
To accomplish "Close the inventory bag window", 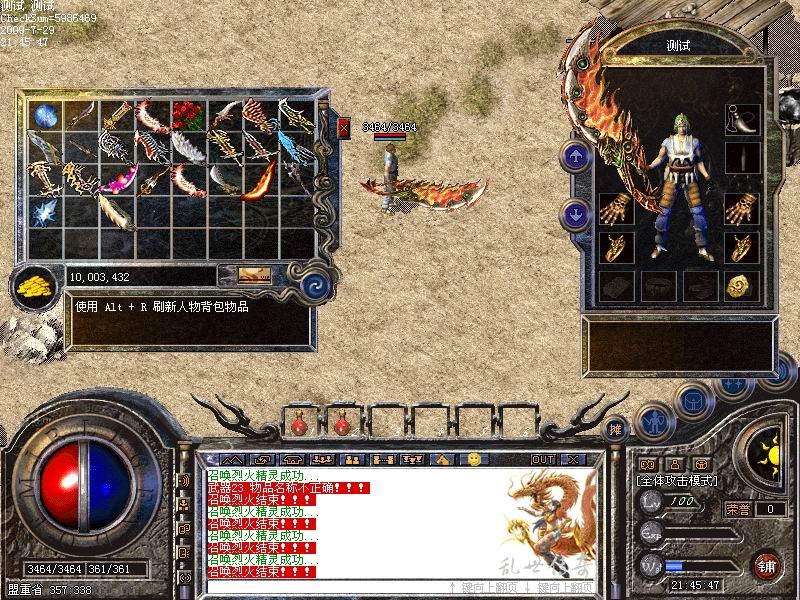I will (344, 128).
